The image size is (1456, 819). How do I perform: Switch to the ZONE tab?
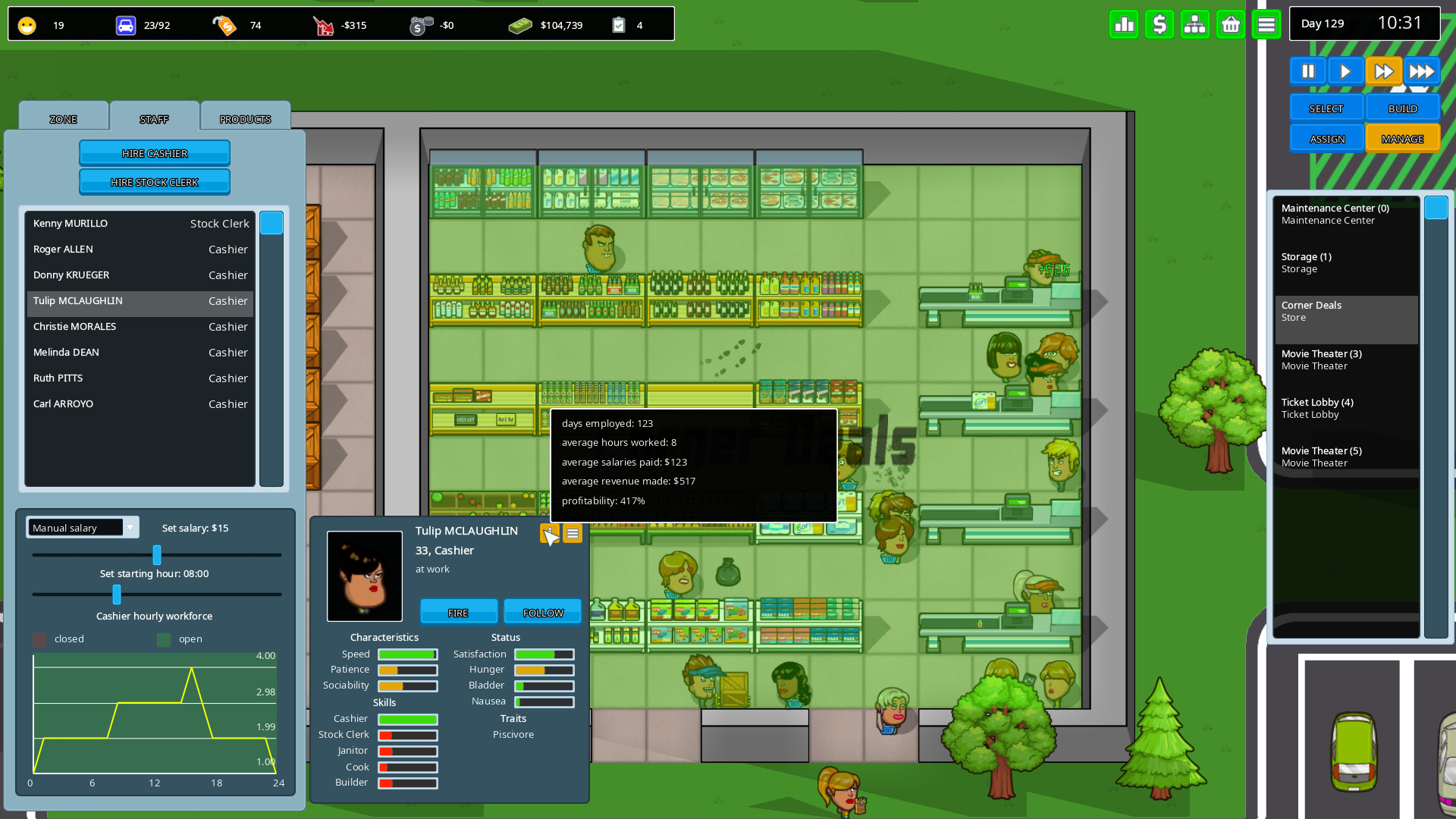[63, 118]
